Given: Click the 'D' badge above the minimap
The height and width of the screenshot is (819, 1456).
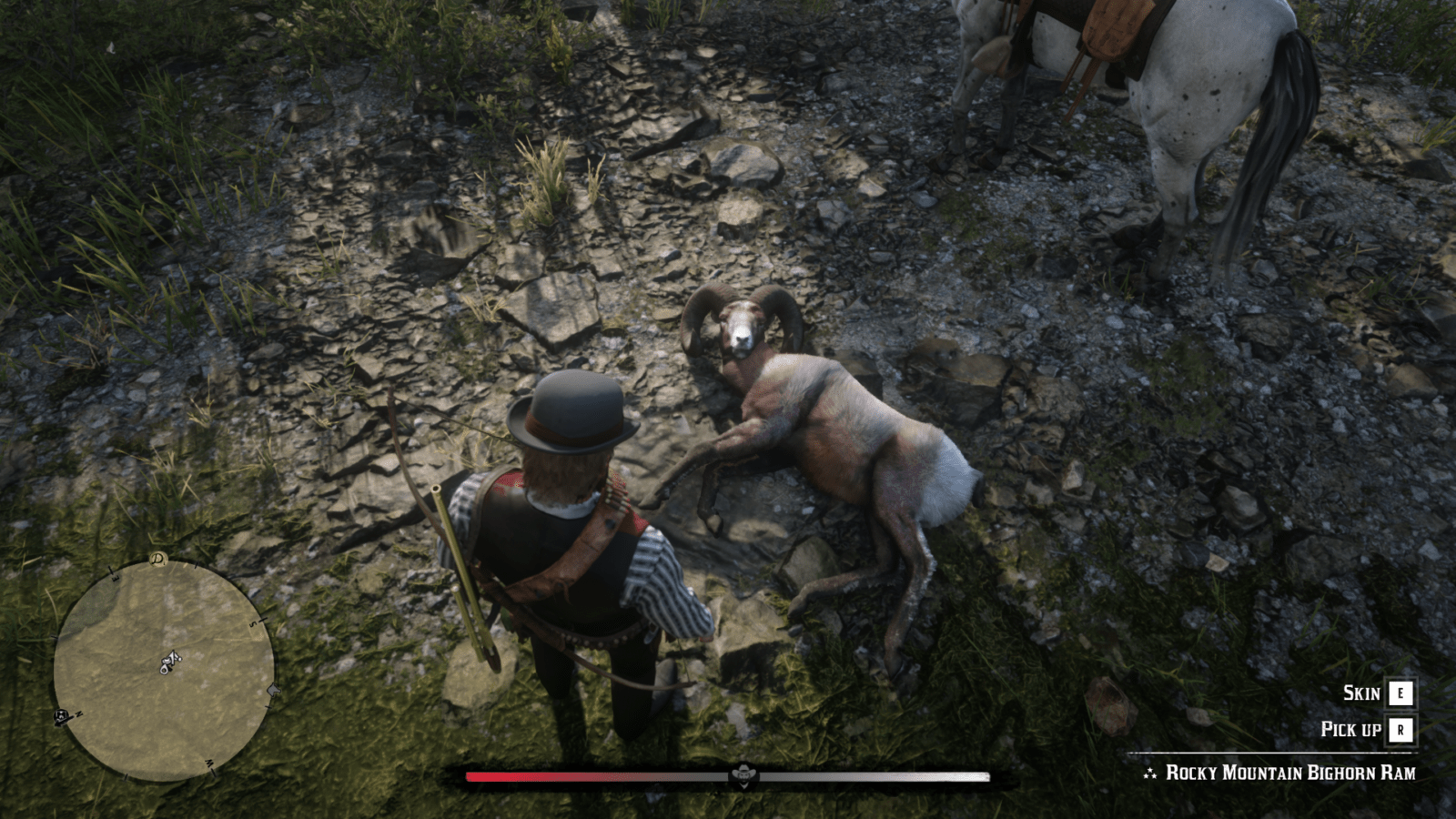Looking at the screenshot, I should [x=157, y=559].
